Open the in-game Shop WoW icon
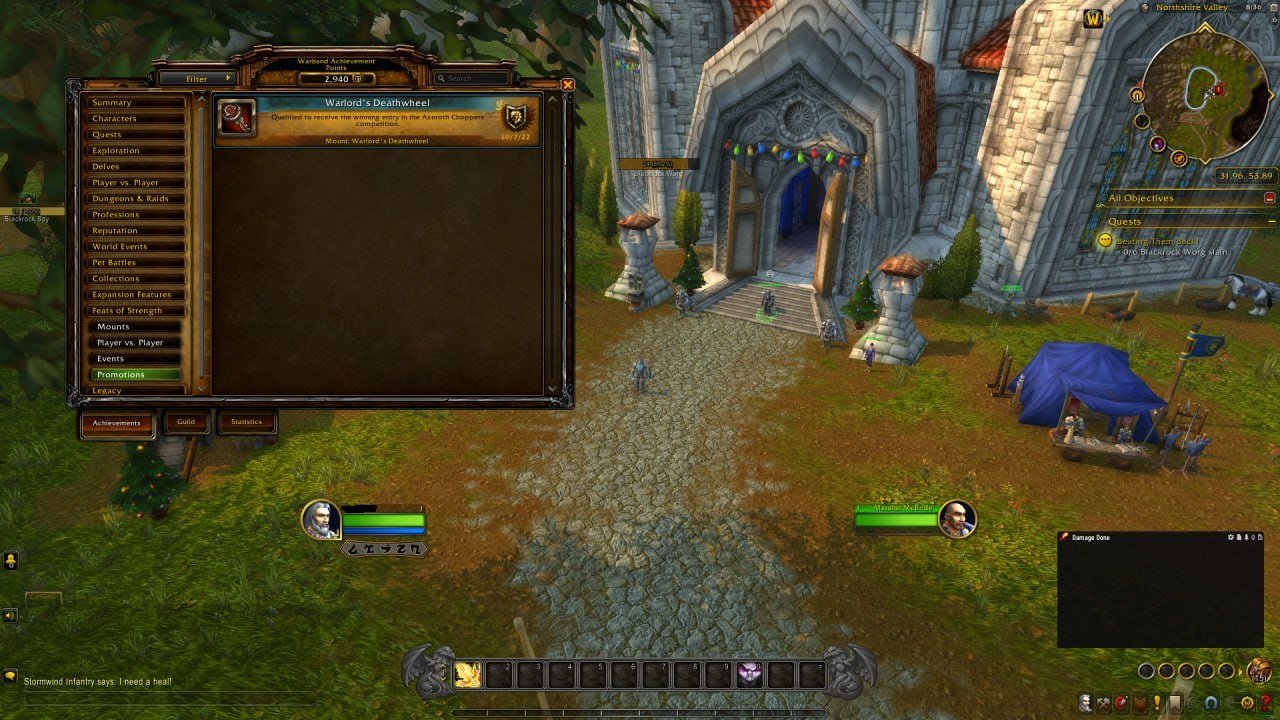Screen dimensions: 1280x720 tap(1246, 701)
